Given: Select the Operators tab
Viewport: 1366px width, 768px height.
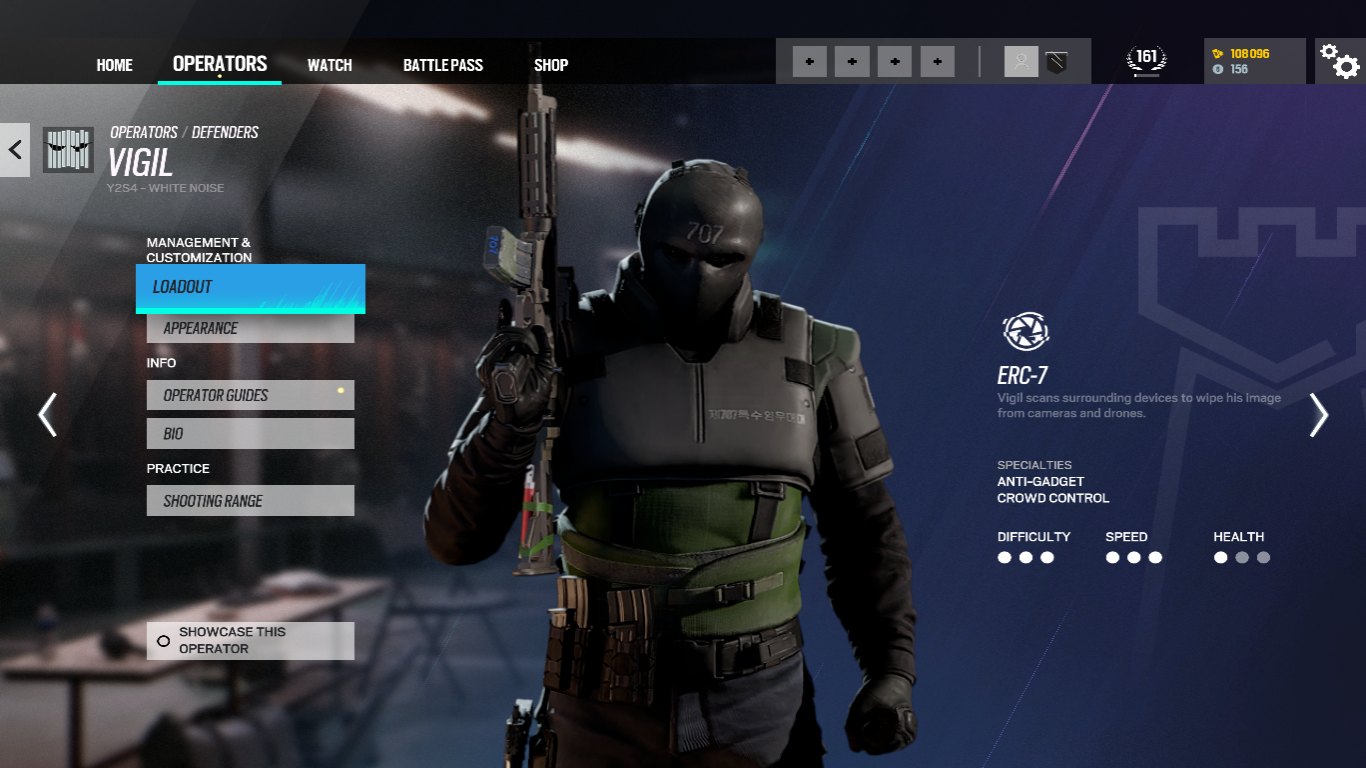Looking at the screenshot, I should point(219,64).
